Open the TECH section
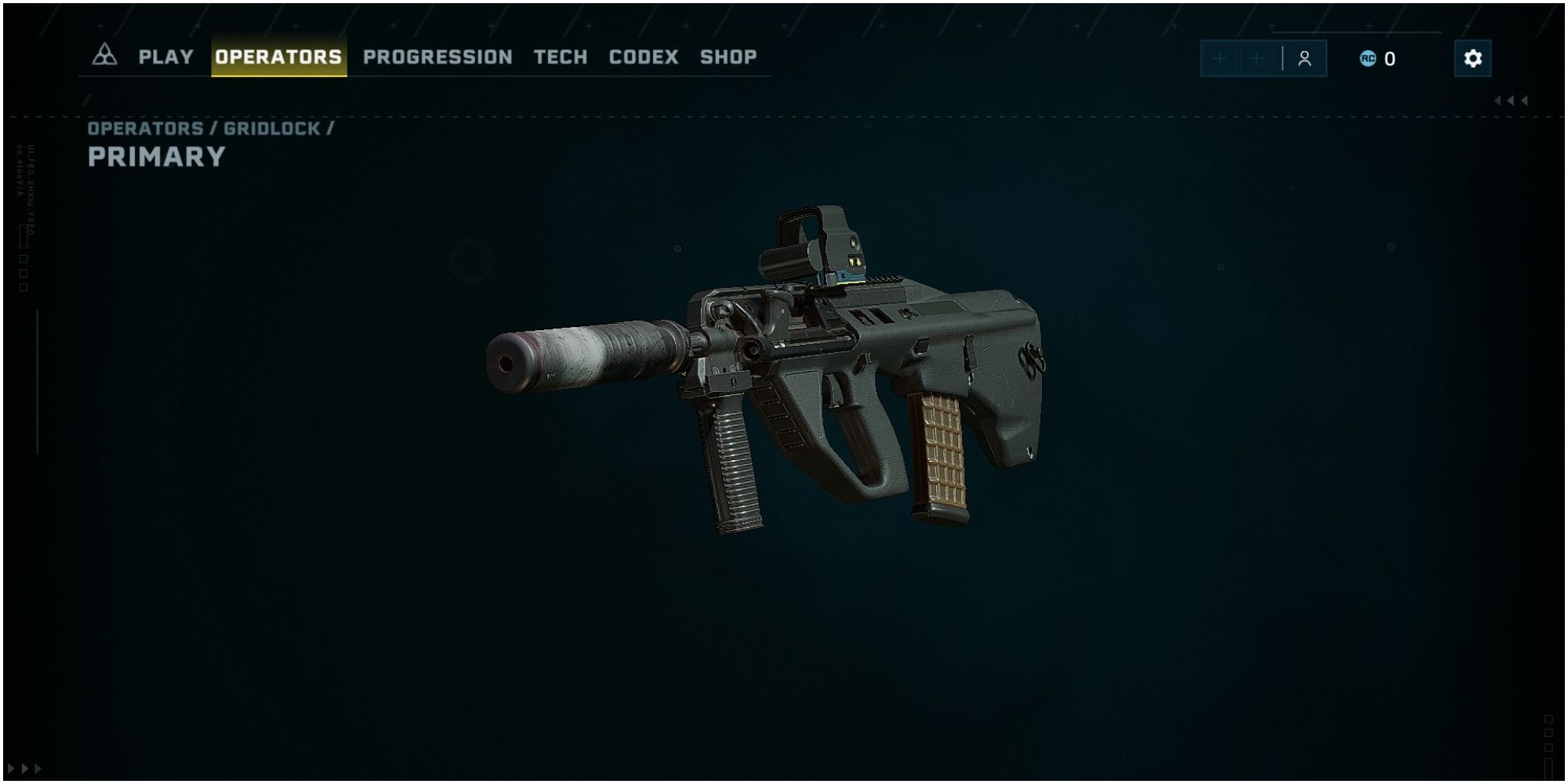 (560, 56)
